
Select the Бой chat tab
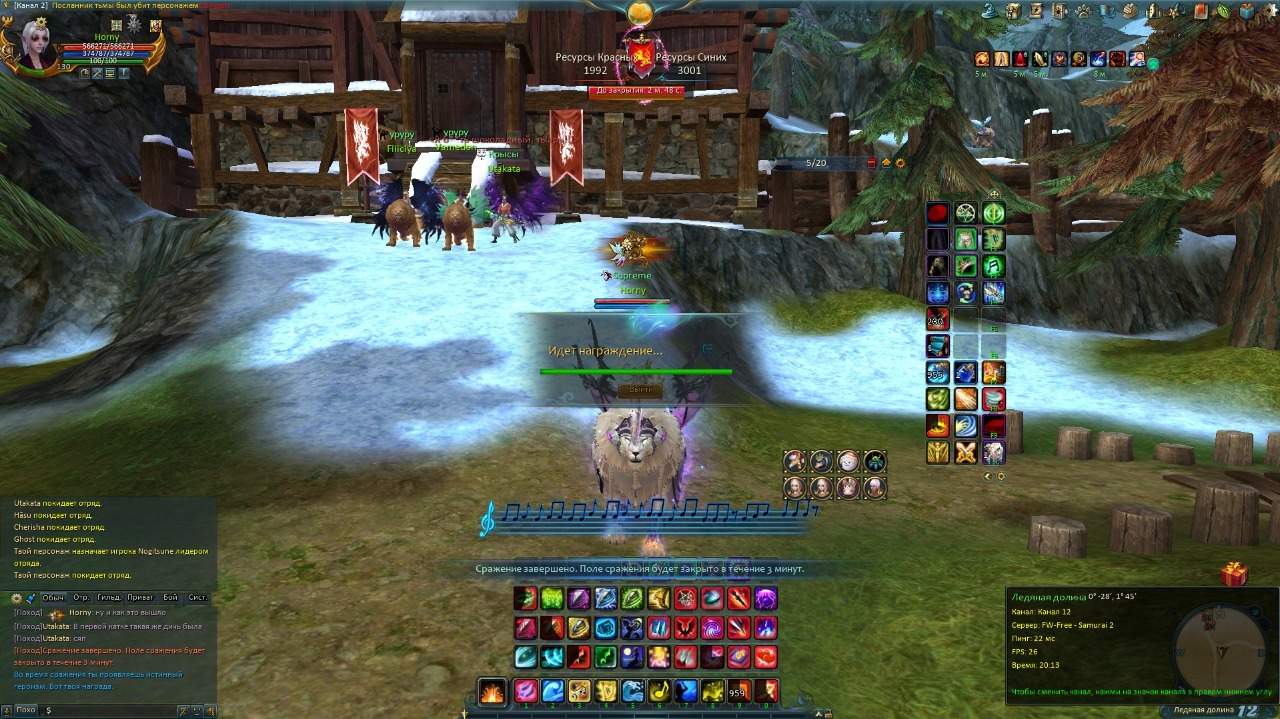[170, 597]
